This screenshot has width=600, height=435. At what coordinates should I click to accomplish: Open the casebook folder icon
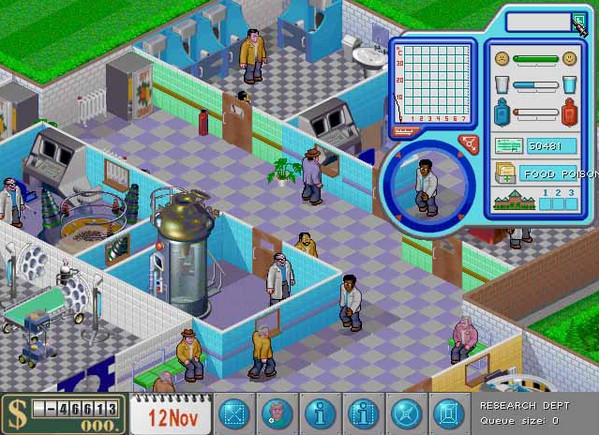[x=506, y=174]
